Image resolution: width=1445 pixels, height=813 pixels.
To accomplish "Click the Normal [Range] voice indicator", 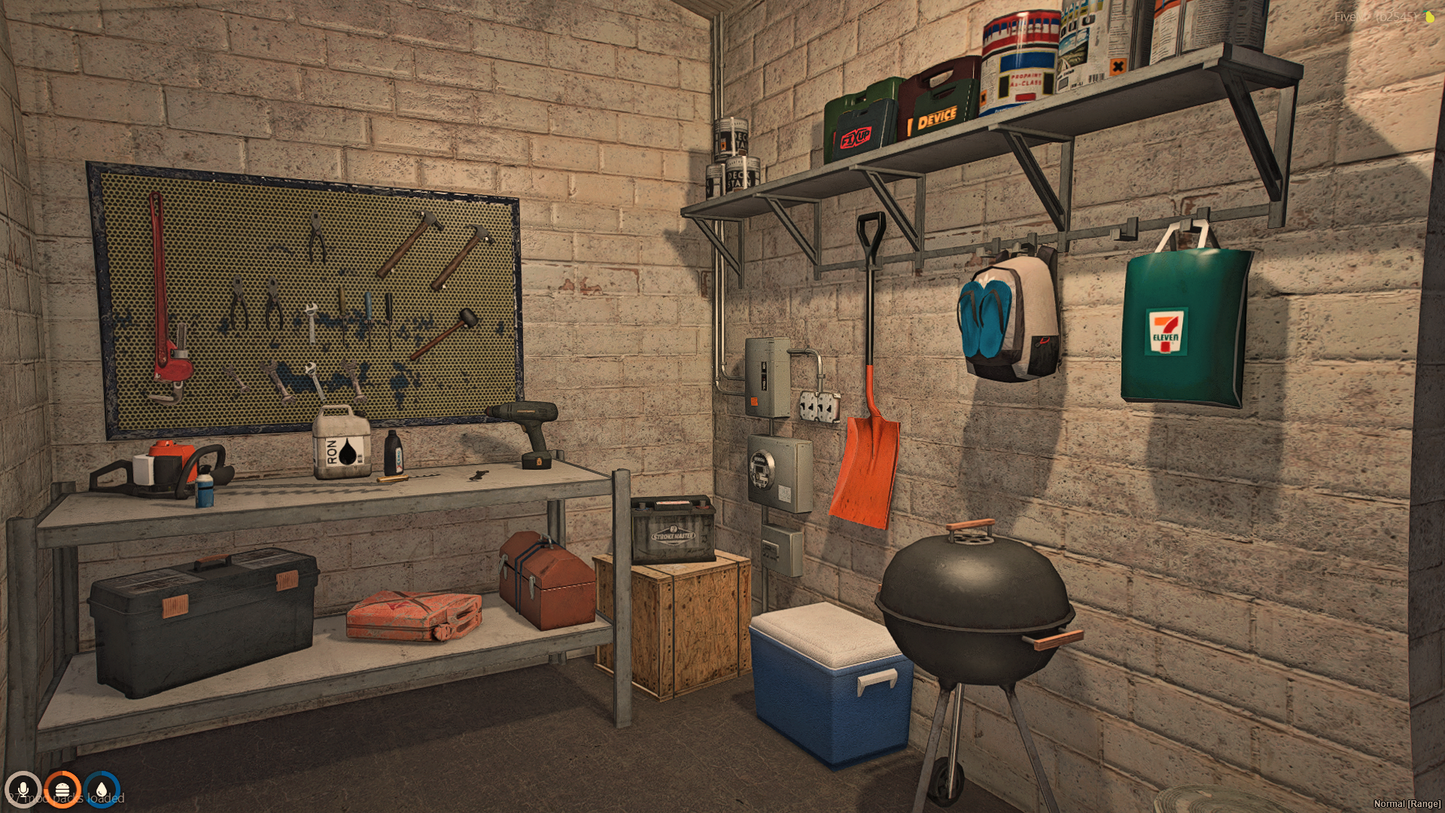I will tap(1405, 803).
